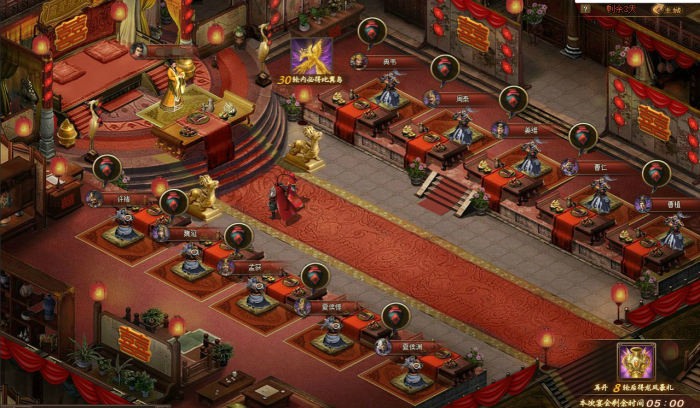This screenshot has height=408, width=700.
Task: Click the wine cup bubble above 典韦
Action: pos(373,31)
